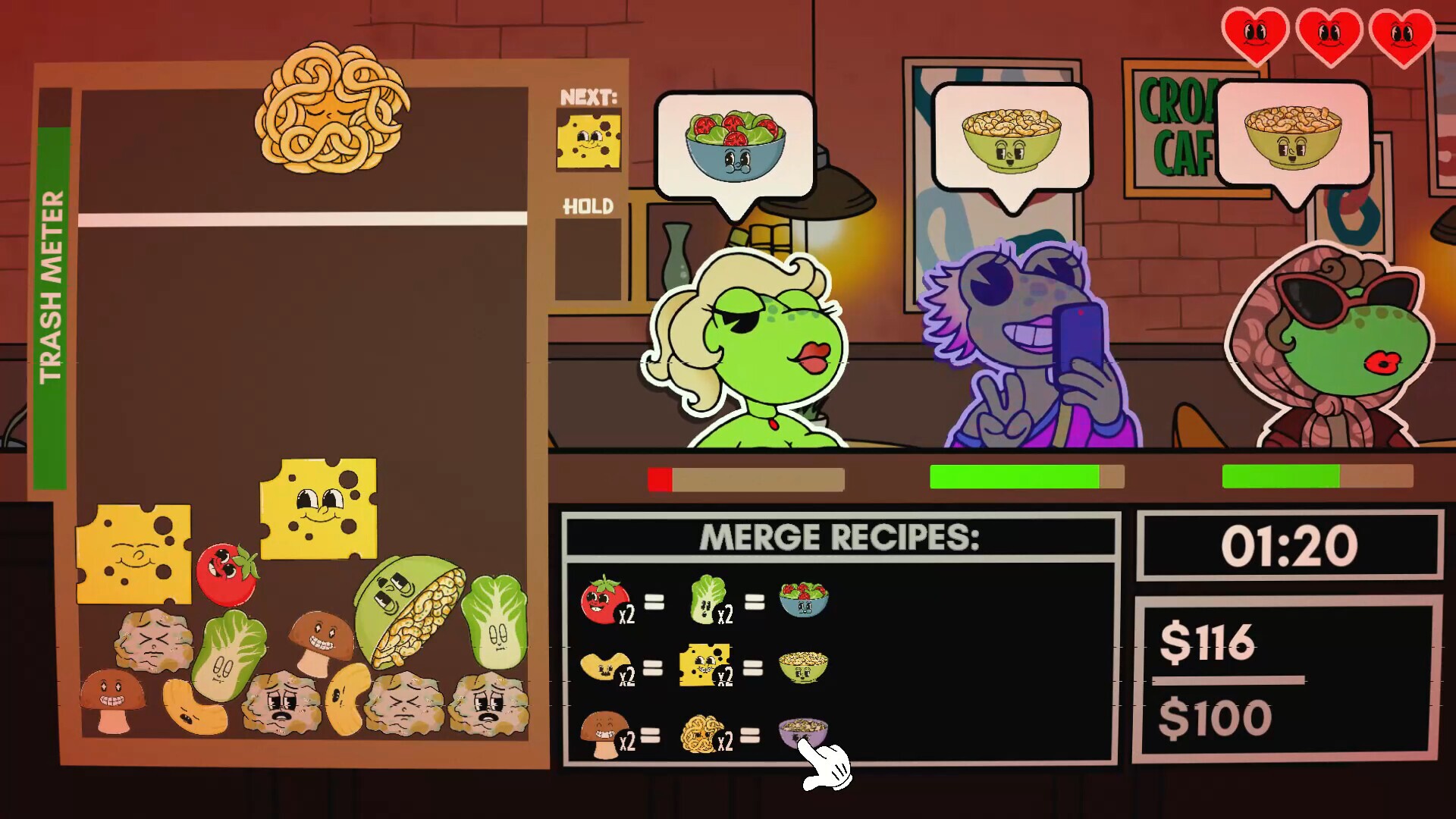Click the mushroom x2 recipe ingredient
This screenshot has width=1456, height=819.
pyautogui.click(x=605, y=734)
